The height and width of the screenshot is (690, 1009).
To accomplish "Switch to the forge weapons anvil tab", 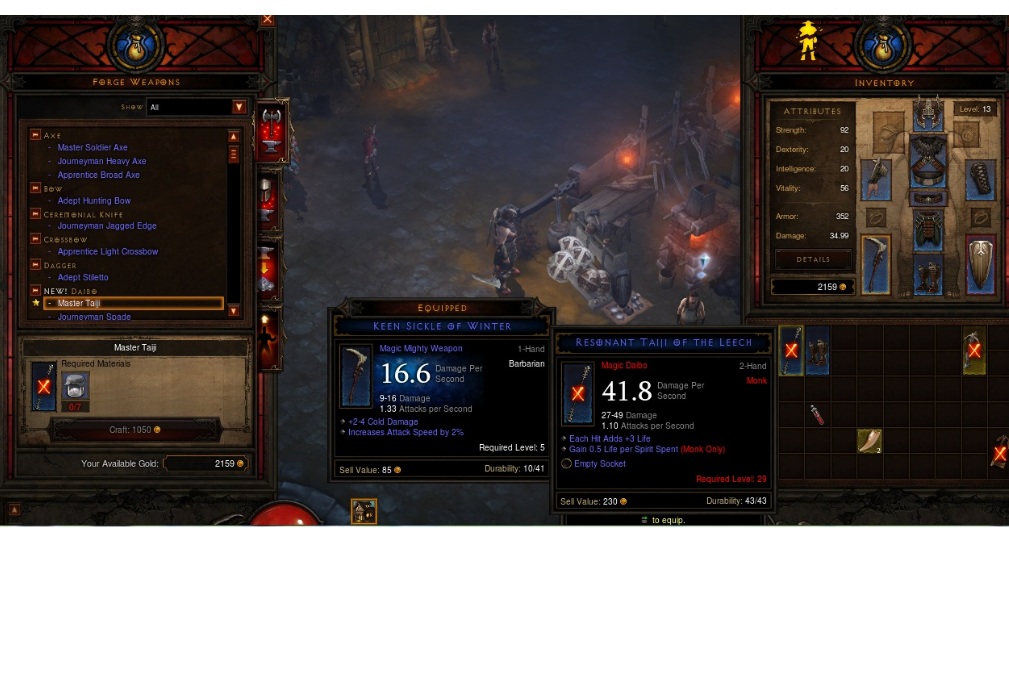I will click(271, 129).
